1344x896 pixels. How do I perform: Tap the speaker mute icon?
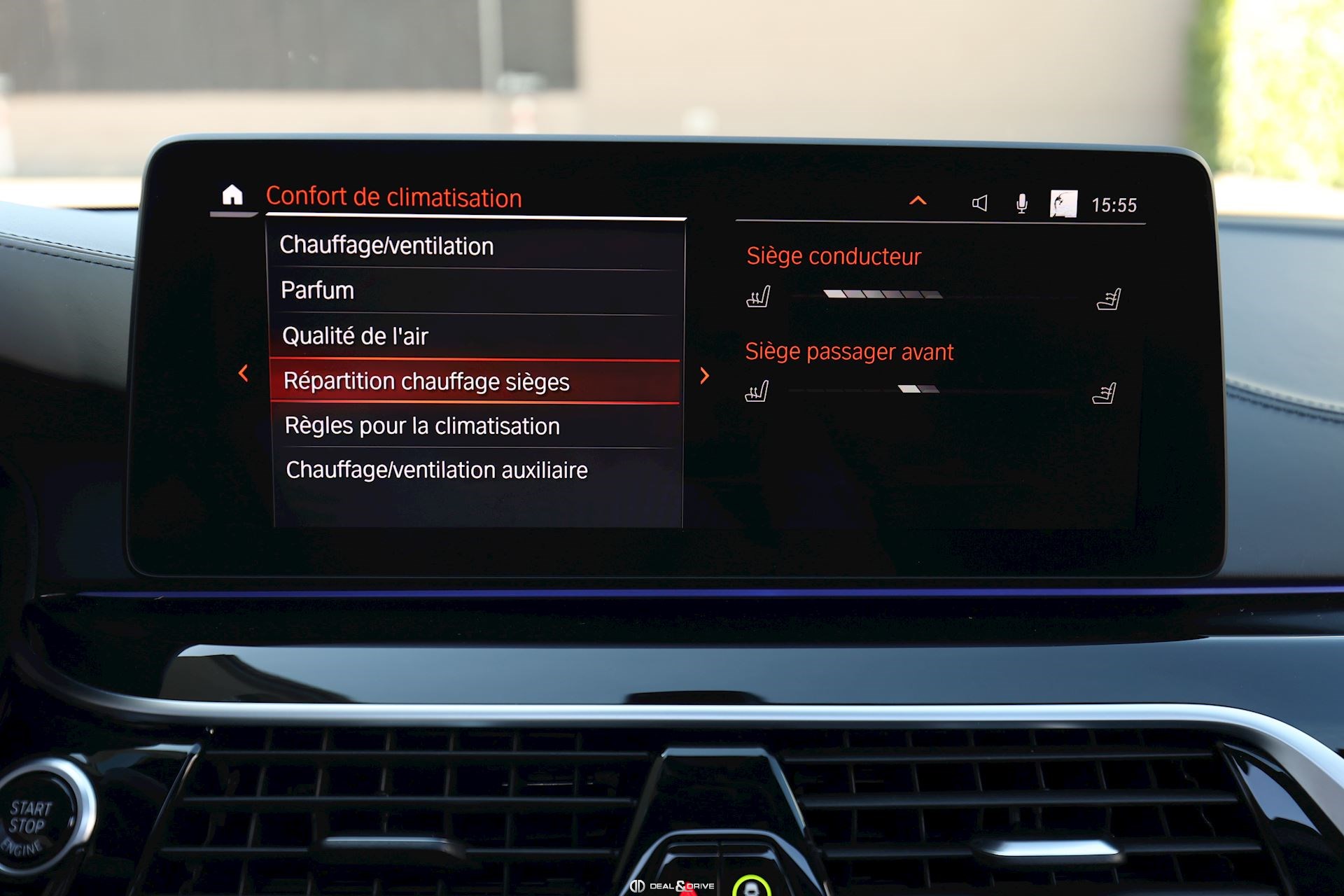(979, 203)
